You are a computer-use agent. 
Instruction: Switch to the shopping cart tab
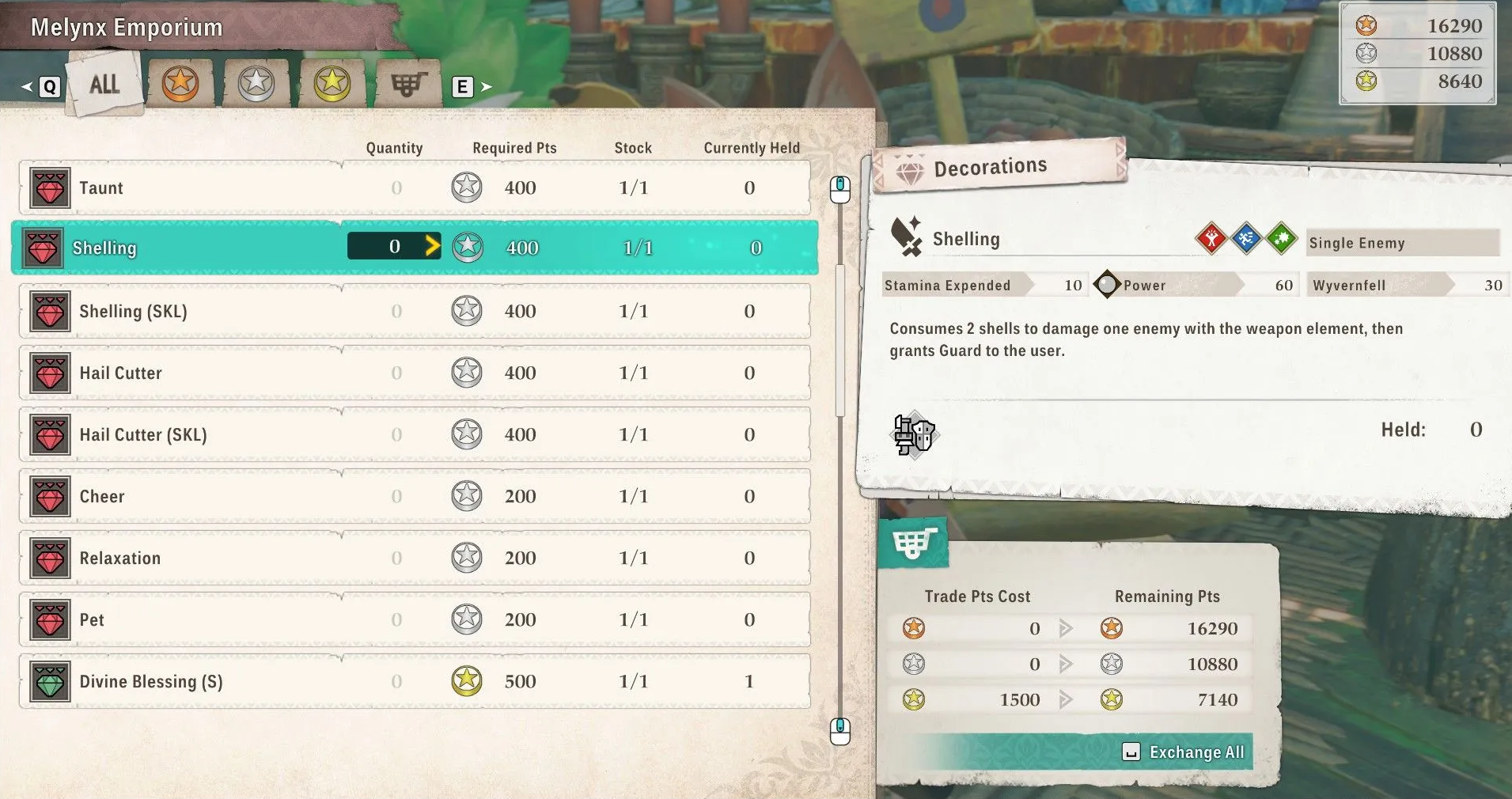pos(408,83)
